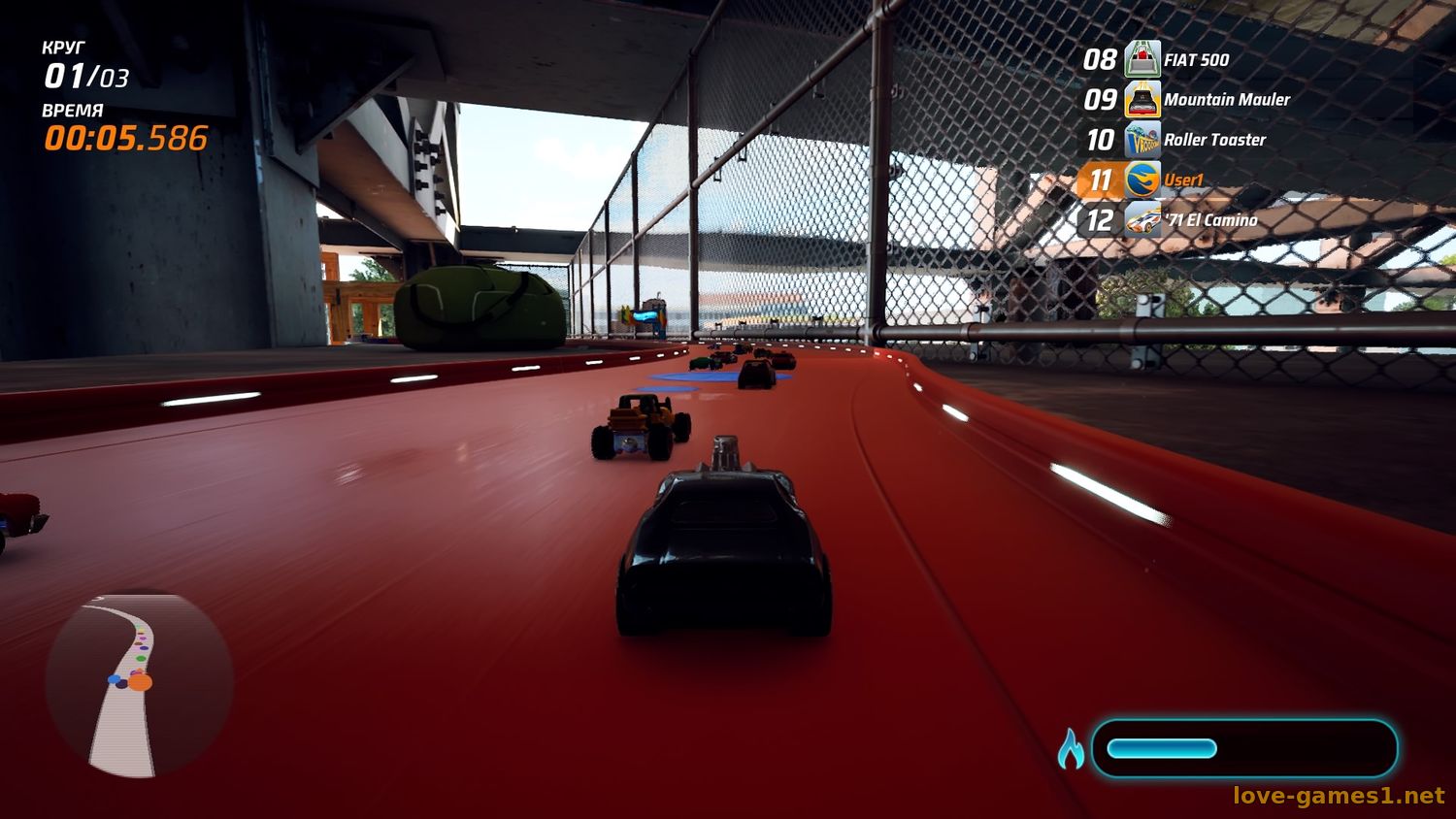Click the circular track minimap

coord(139,684)
